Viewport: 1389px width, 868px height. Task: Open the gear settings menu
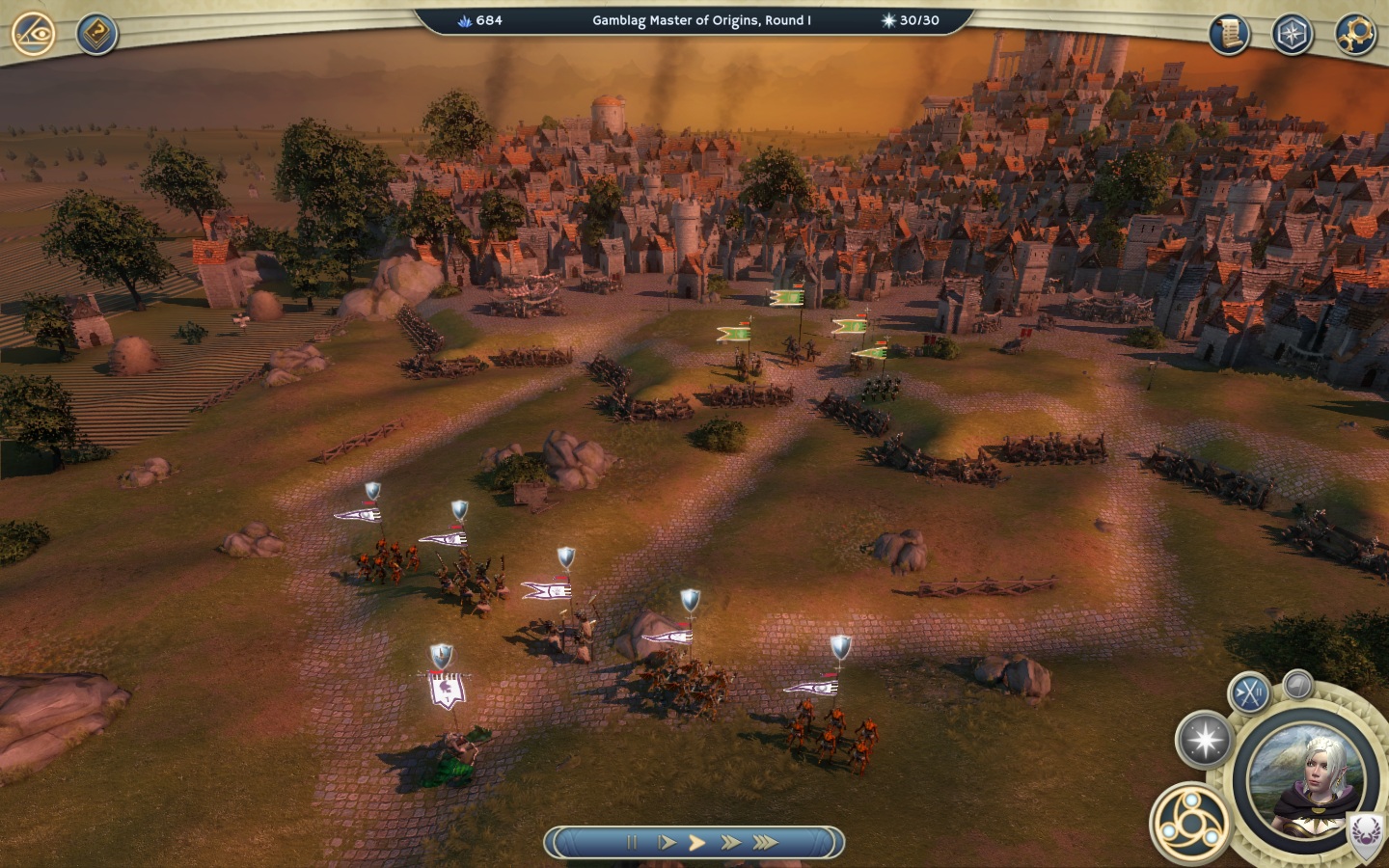pyautogui.click(x=1354, y=35)
